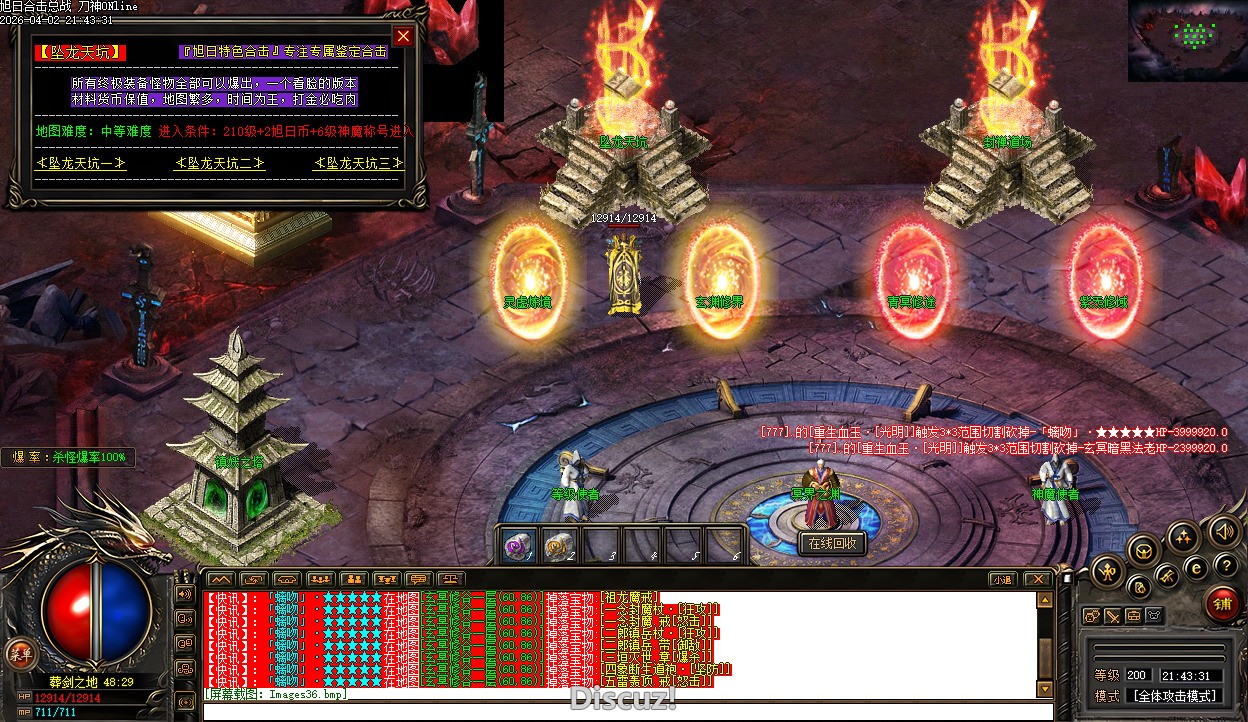
Task: Click the chat scrollbar down arrow
Action: pos(1045,690)
